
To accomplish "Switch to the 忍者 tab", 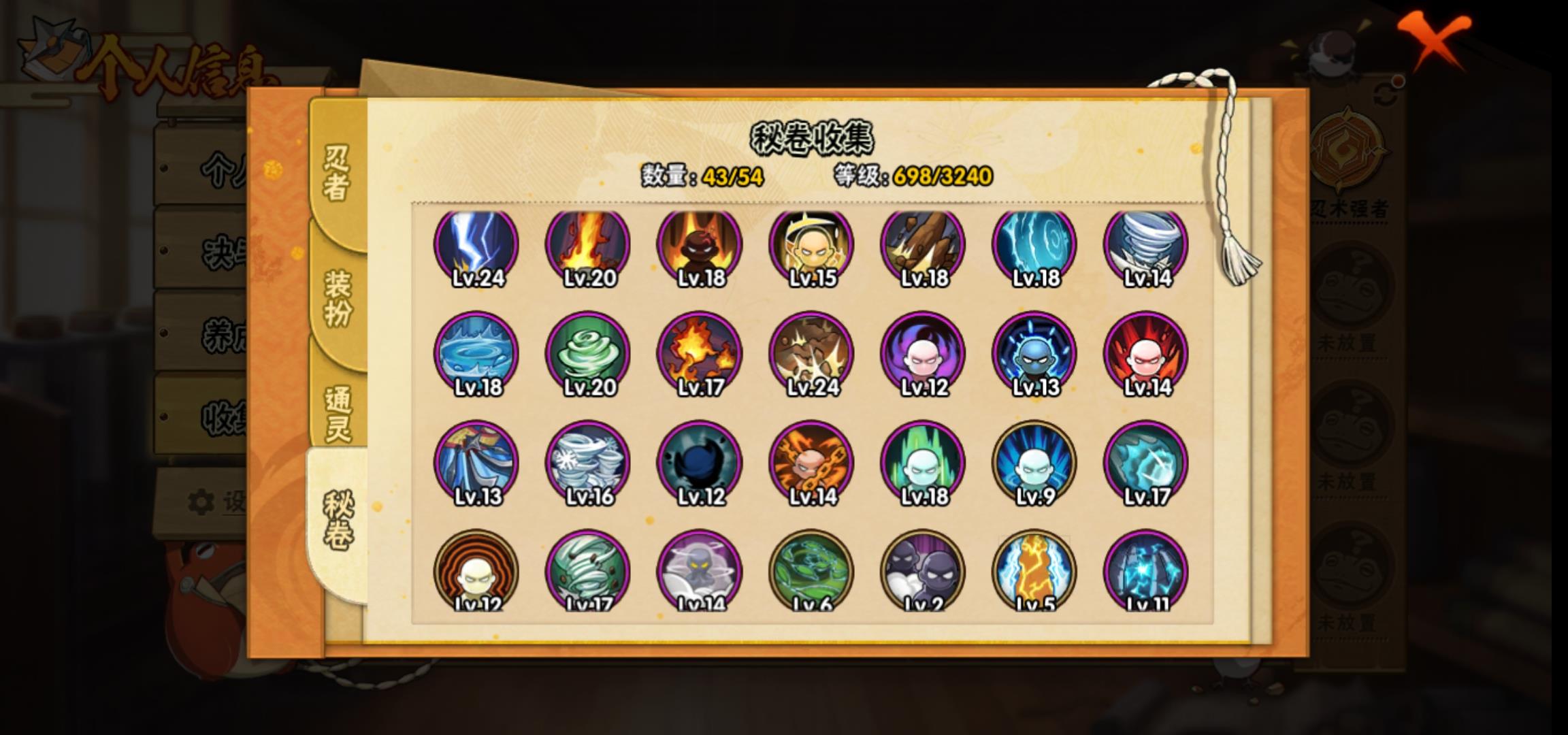I will (x=336, y=174).
